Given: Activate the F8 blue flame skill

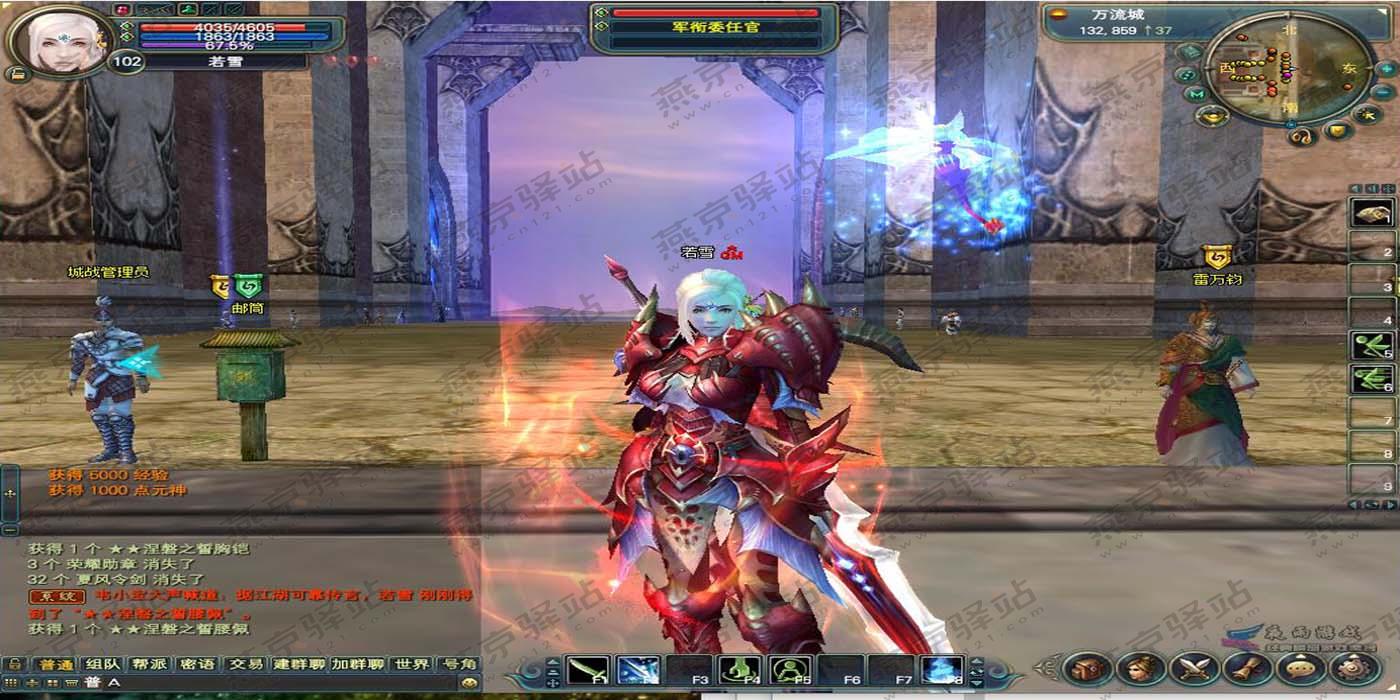Looking at the screenshot, I should [941, 670].
